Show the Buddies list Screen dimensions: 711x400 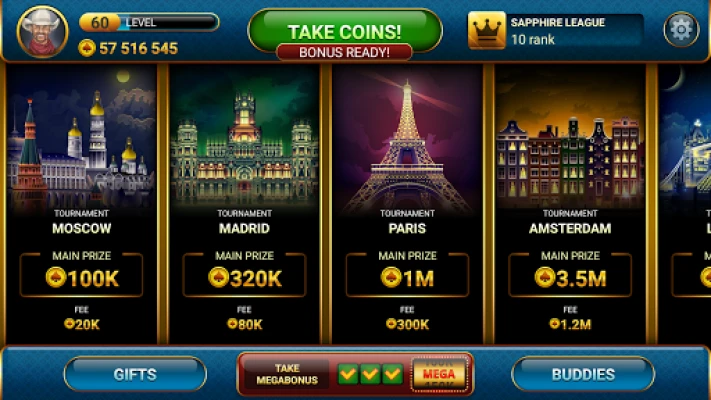[x=583, y=374]
